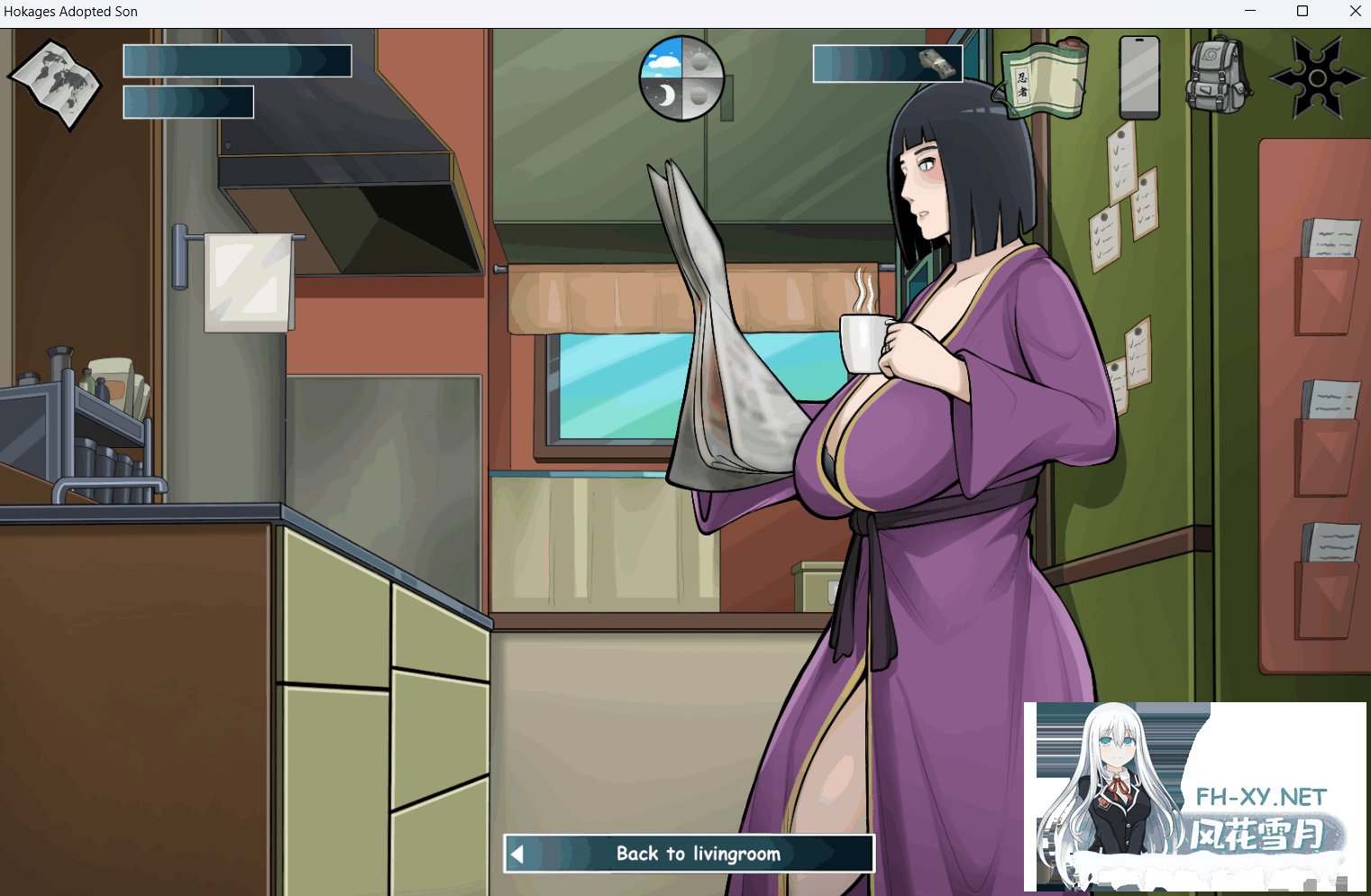Click the cash icon in the money bar
The image size is (1371, 896).
click(x=937, y=61)
